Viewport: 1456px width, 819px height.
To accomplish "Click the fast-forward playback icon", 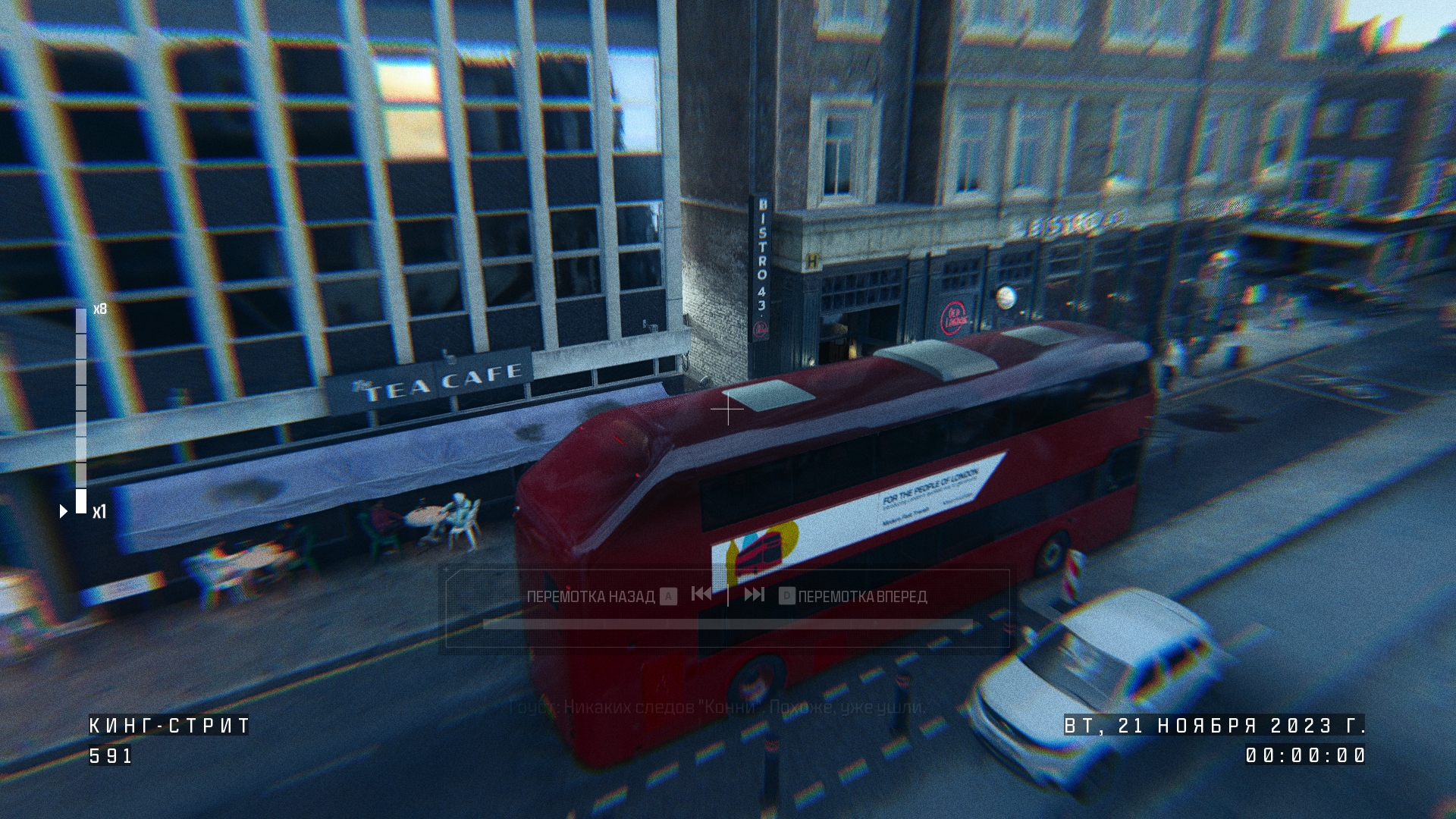I will coord(754,595).
